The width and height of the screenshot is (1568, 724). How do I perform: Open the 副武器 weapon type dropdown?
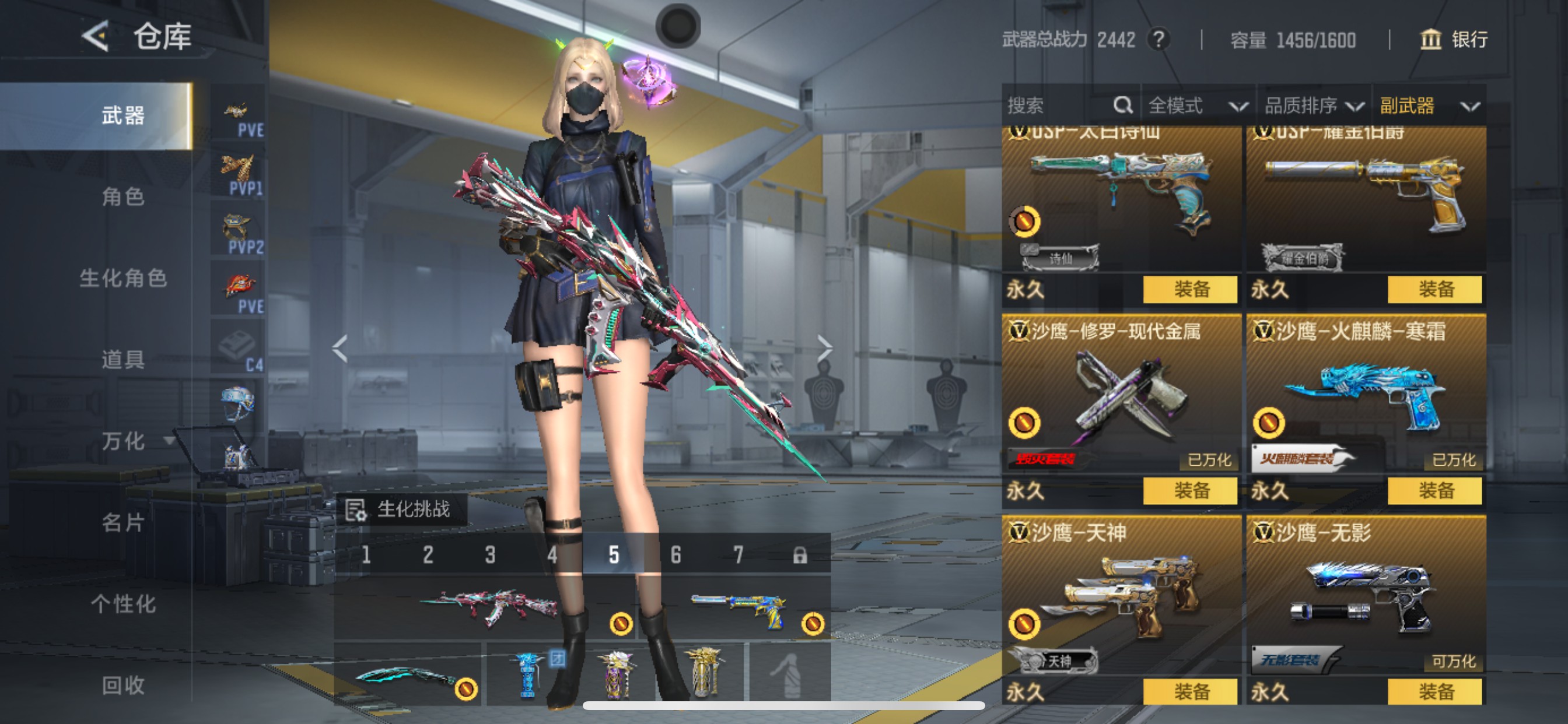coord(1429,106)
